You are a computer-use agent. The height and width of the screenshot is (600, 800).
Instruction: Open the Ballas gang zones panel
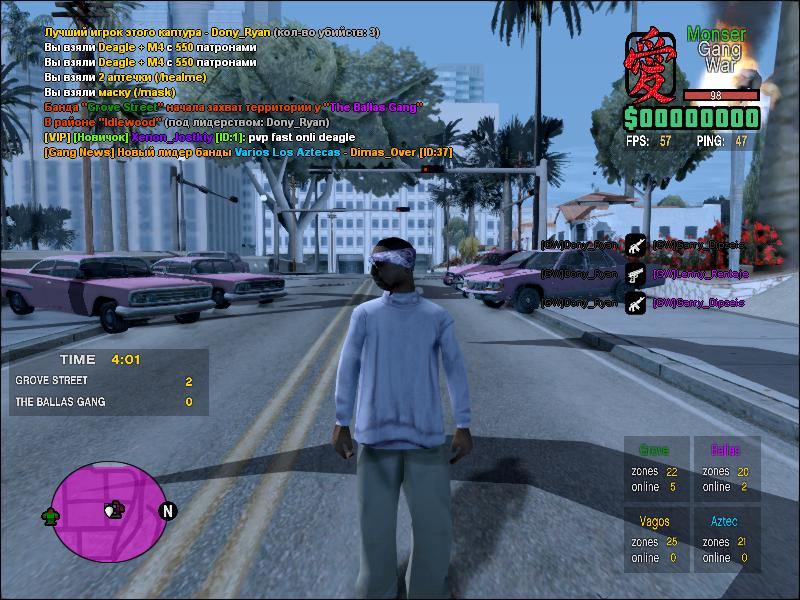point(726,468)
